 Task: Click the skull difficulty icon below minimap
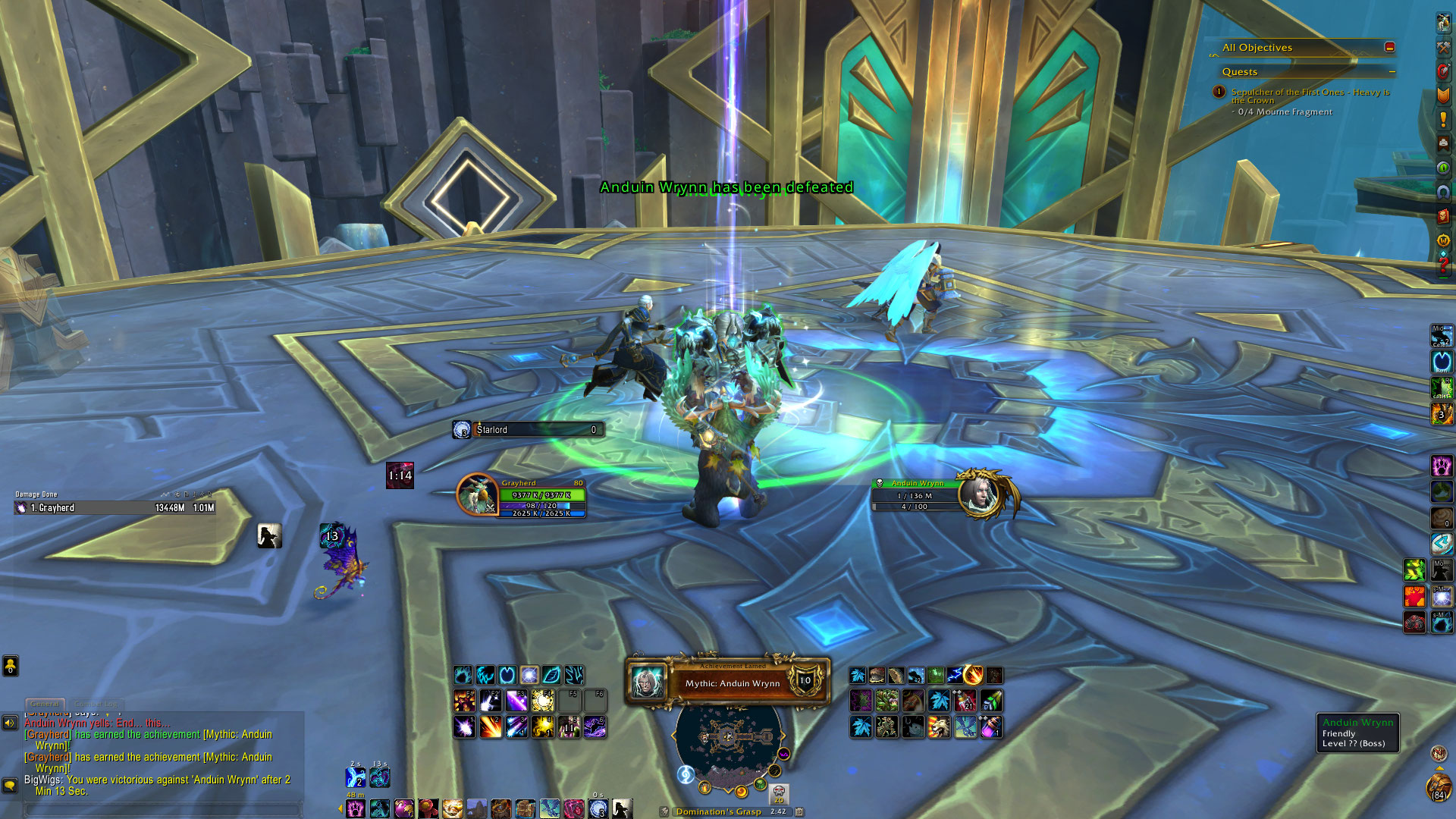point(779,794)
